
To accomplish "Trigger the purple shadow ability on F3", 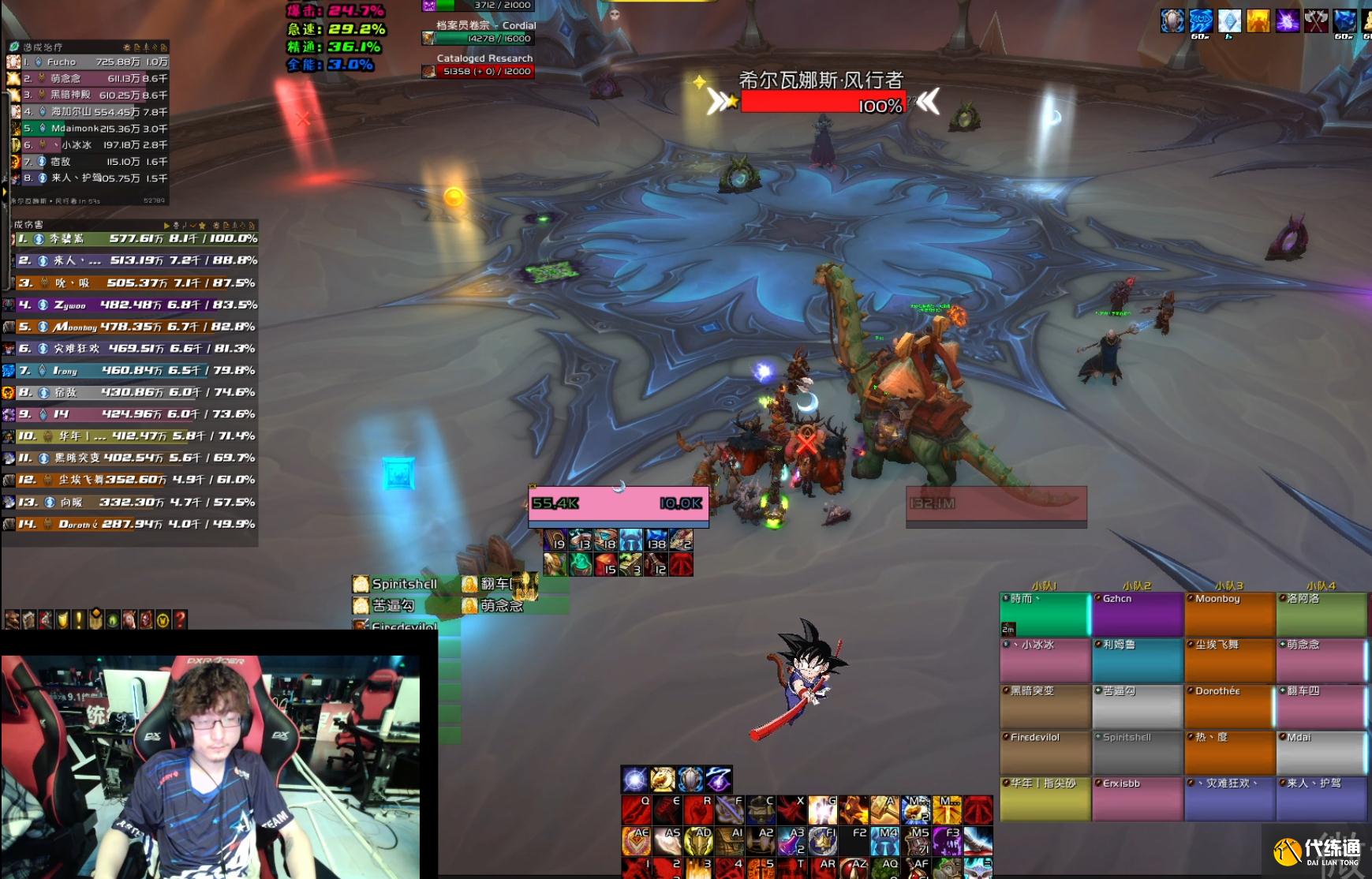I will [x=947, y=841].
